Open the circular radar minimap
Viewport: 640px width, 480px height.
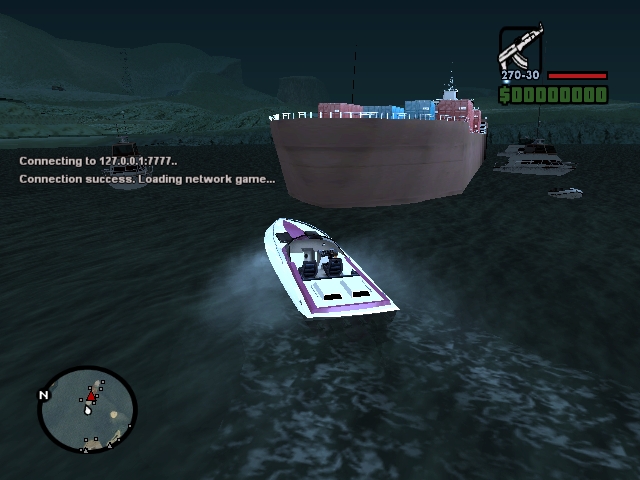pyautogui.click(x=87, y=409)
